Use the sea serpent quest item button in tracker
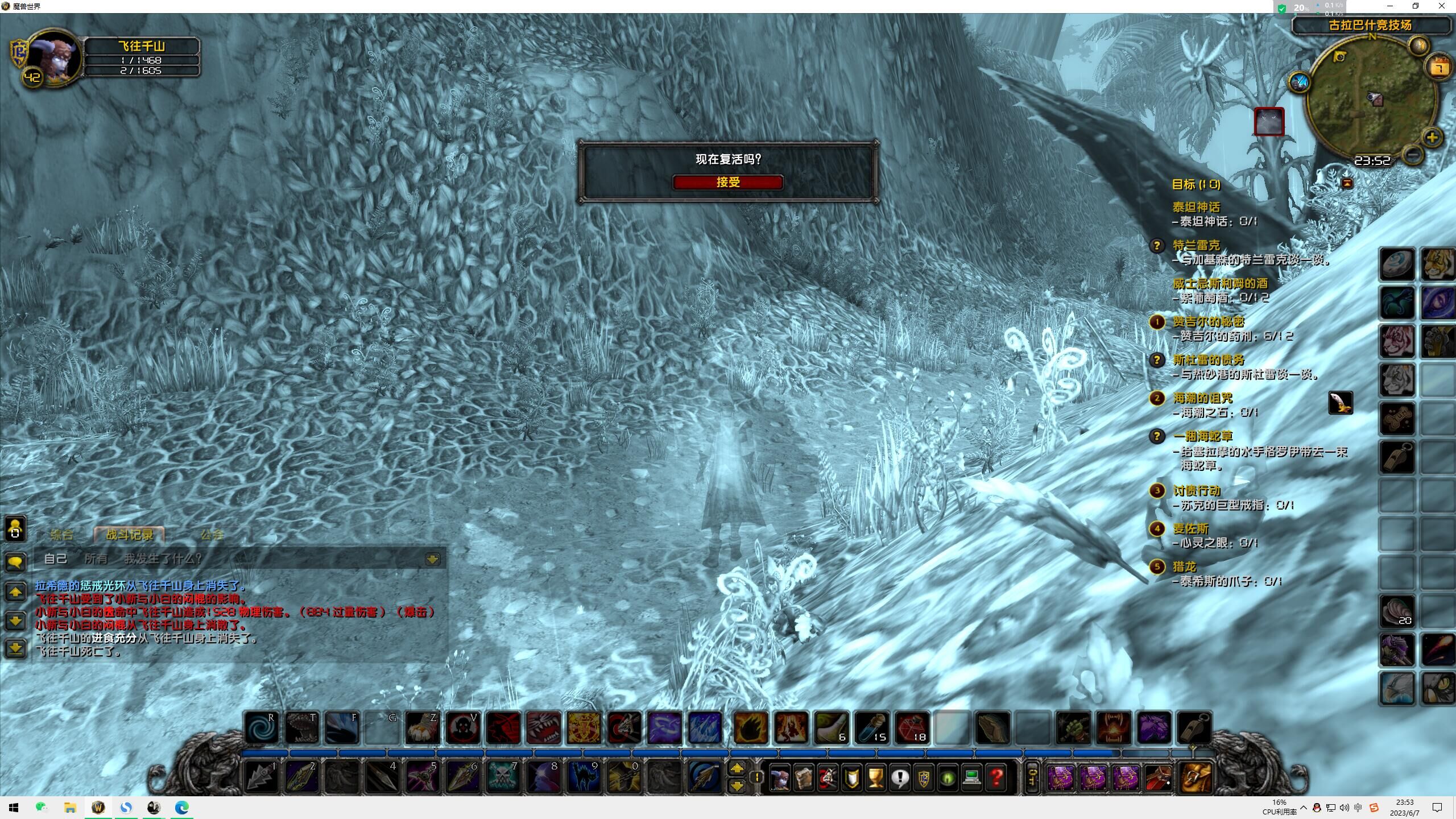 point(1340,403)
